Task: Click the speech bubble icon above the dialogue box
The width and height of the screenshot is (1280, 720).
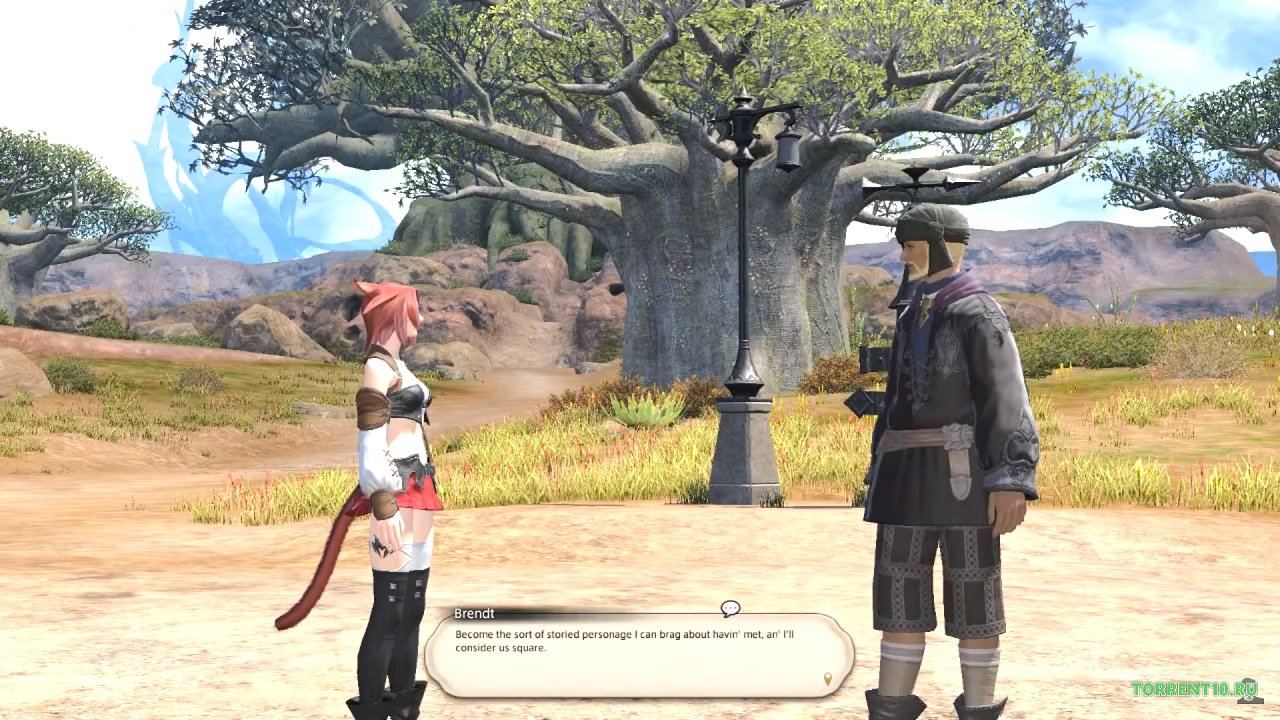Action: (730, 608)
